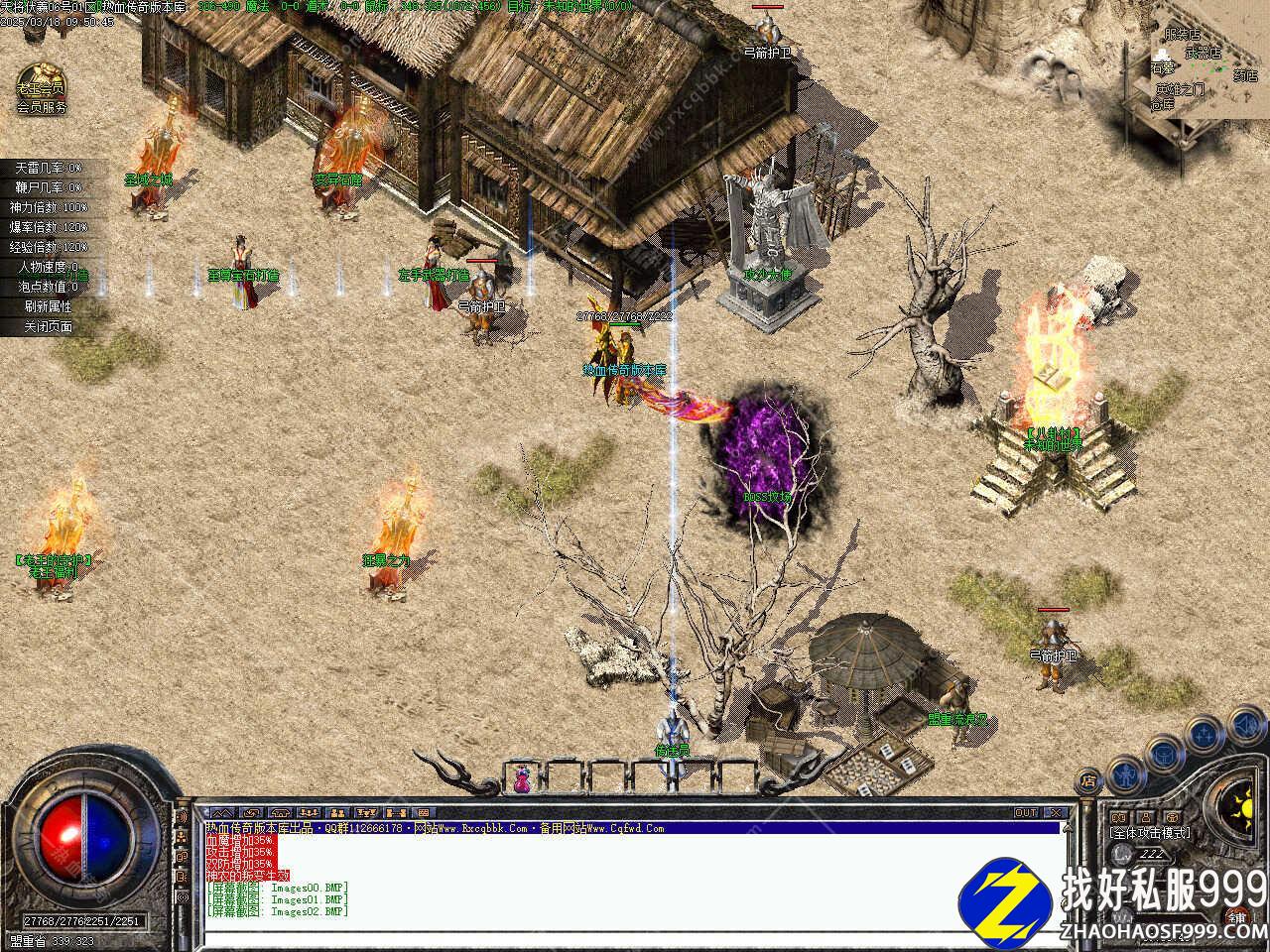This screenshot has height=952, width=1270.
Task: Close the game using the X button beside OUT
Action: pyautogui.click(x=1056, y=812)
